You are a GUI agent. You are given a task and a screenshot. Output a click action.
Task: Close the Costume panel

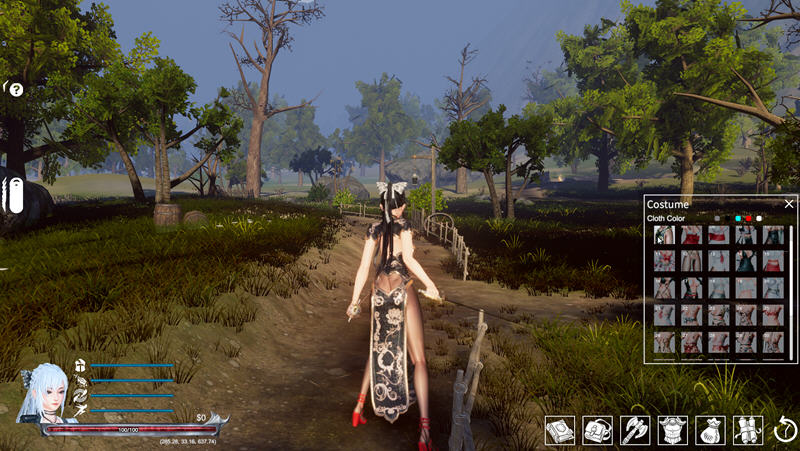[x=788, y=204]
